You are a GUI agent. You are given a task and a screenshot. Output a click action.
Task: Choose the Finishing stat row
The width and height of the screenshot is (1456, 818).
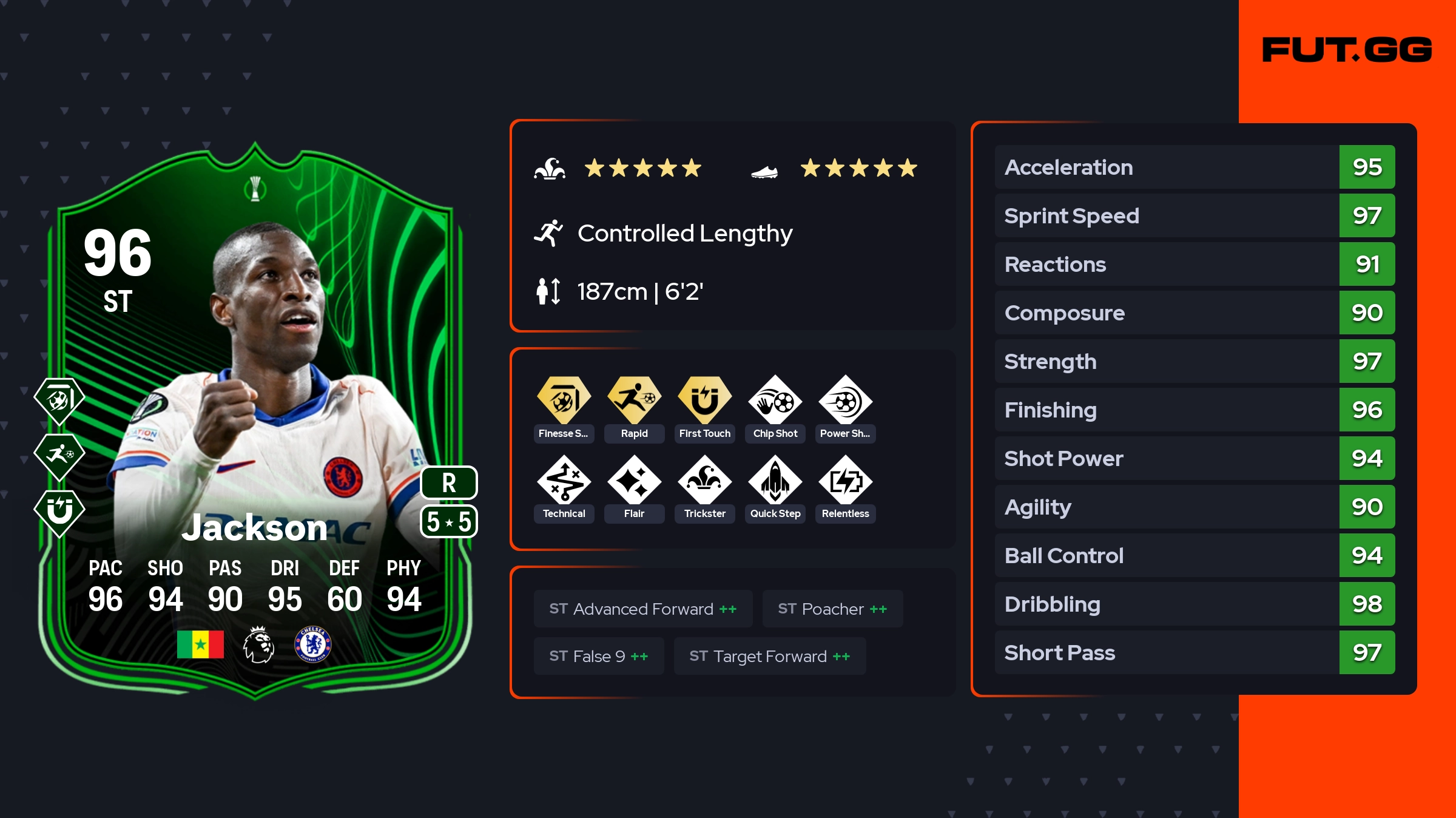(1195, 410)
